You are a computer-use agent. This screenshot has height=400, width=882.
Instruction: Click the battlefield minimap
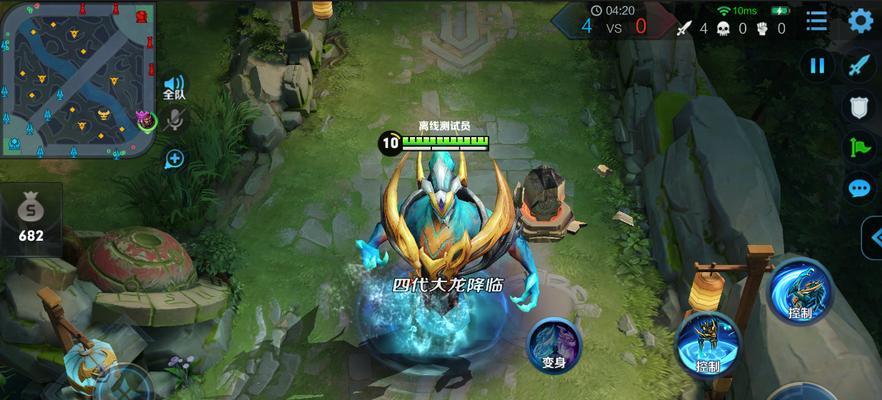coord(76,78)
